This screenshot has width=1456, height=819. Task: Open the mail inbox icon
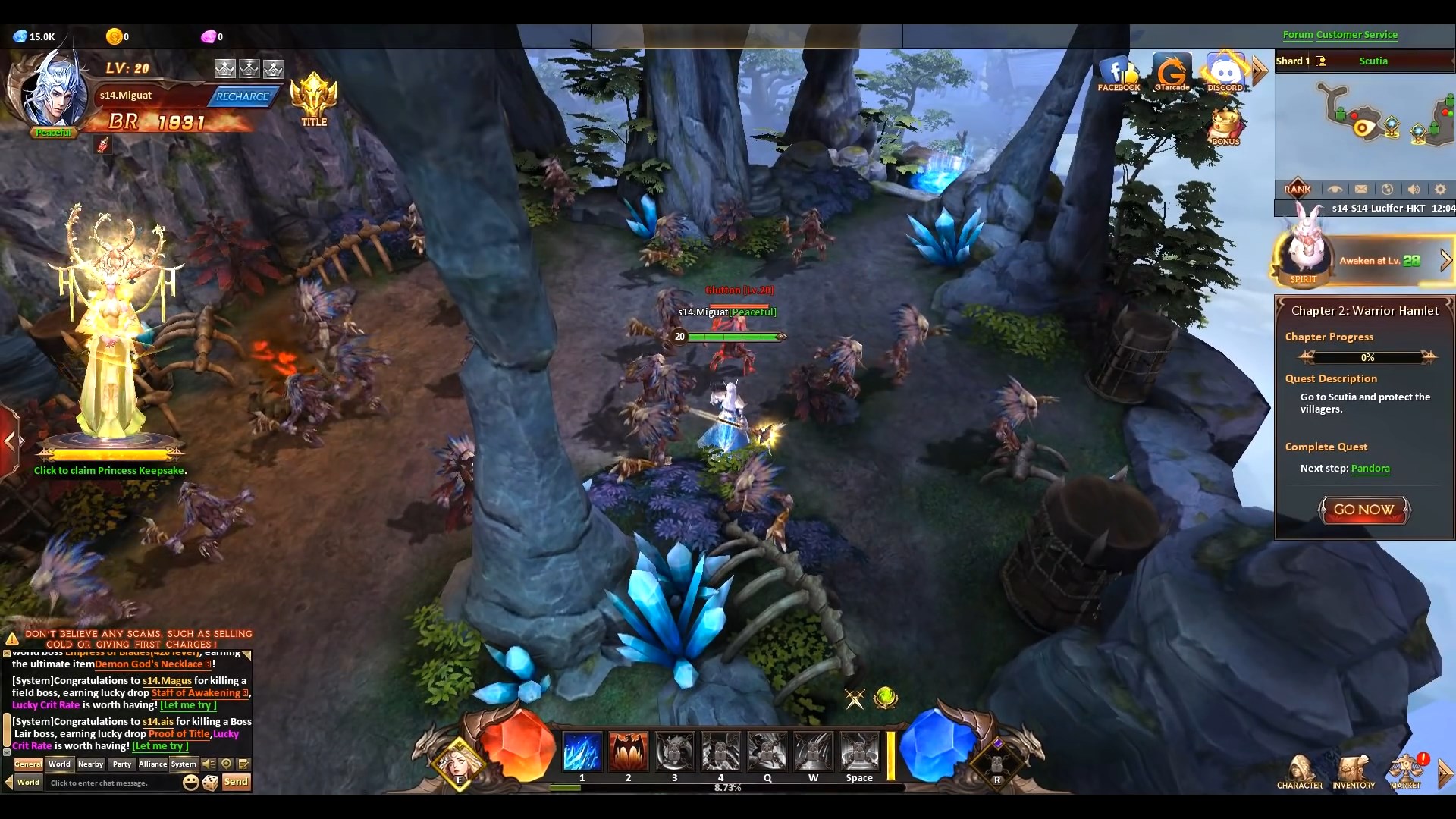1363,189
